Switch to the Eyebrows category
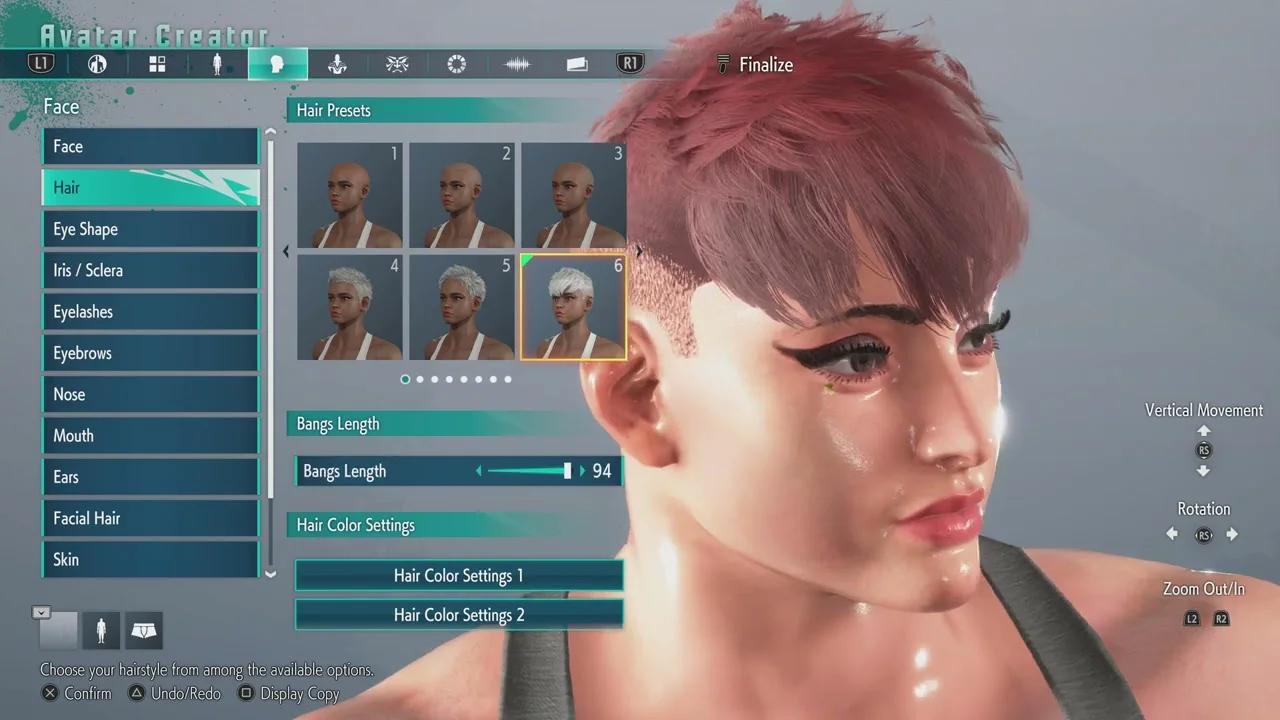The width and height of the screenshot is (1280, 720). pos(150,352)
